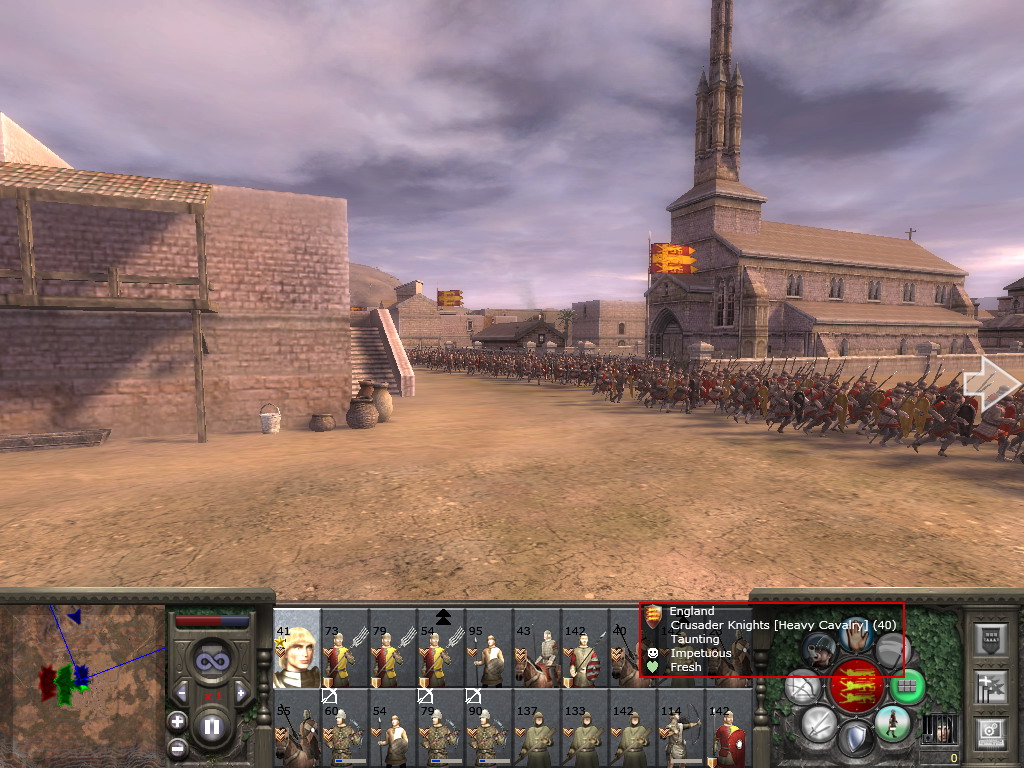This screenshot has height=768, width=1024.
Task: Open the group formations flag button
Action: [x=990, y=687]
